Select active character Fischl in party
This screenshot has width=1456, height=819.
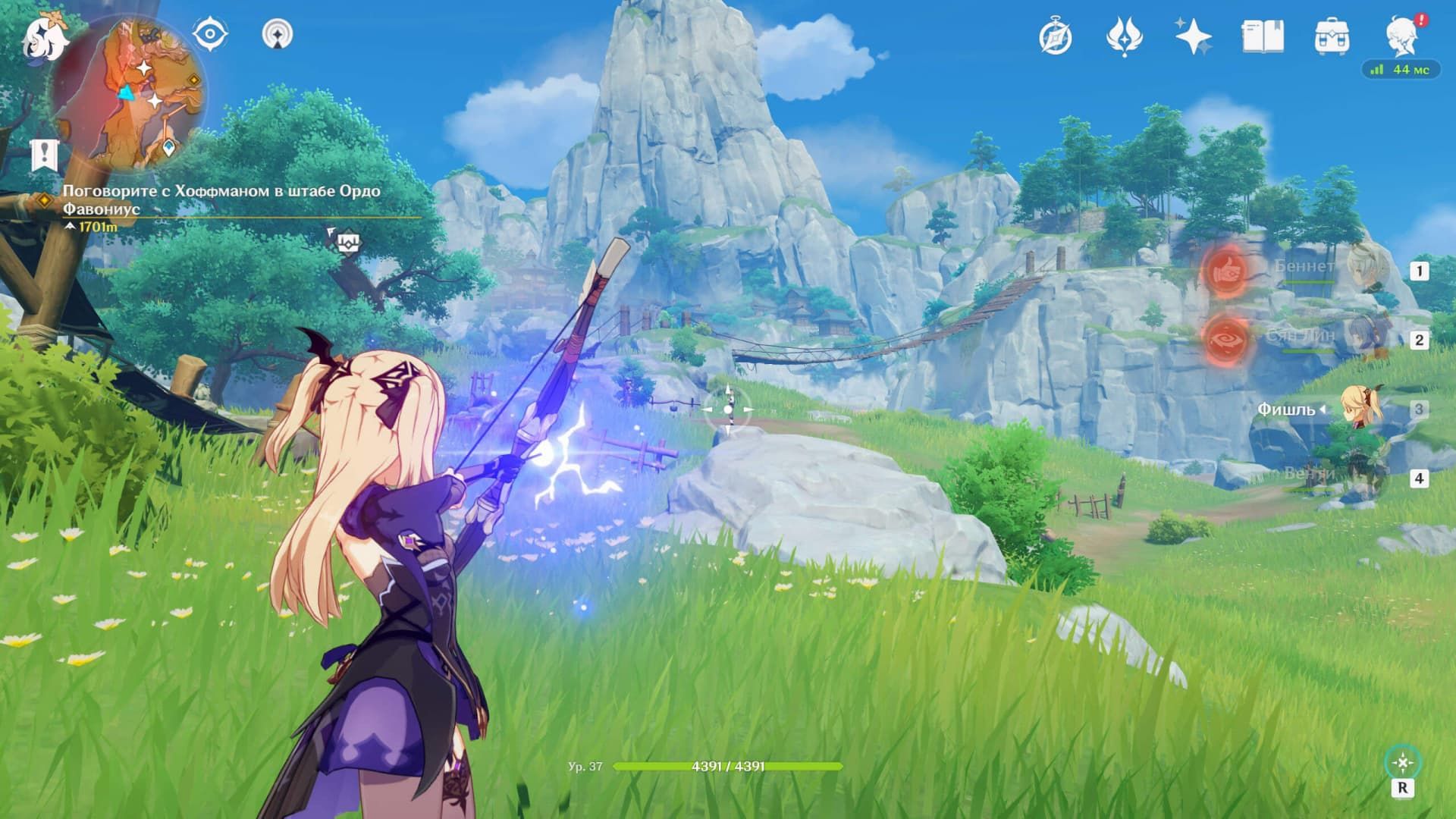[1361, 409]
